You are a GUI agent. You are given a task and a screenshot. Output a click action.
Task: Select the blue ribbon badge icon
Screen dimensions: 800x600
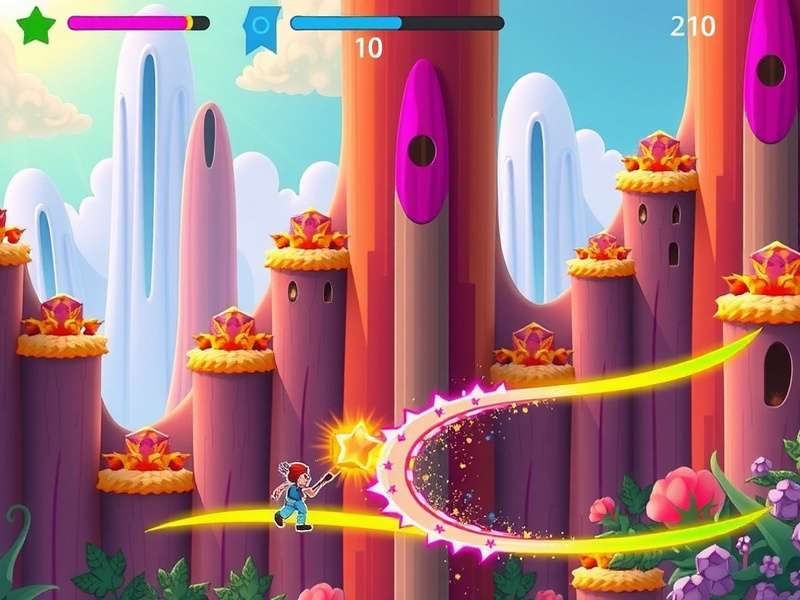click(x=261, y=27)
